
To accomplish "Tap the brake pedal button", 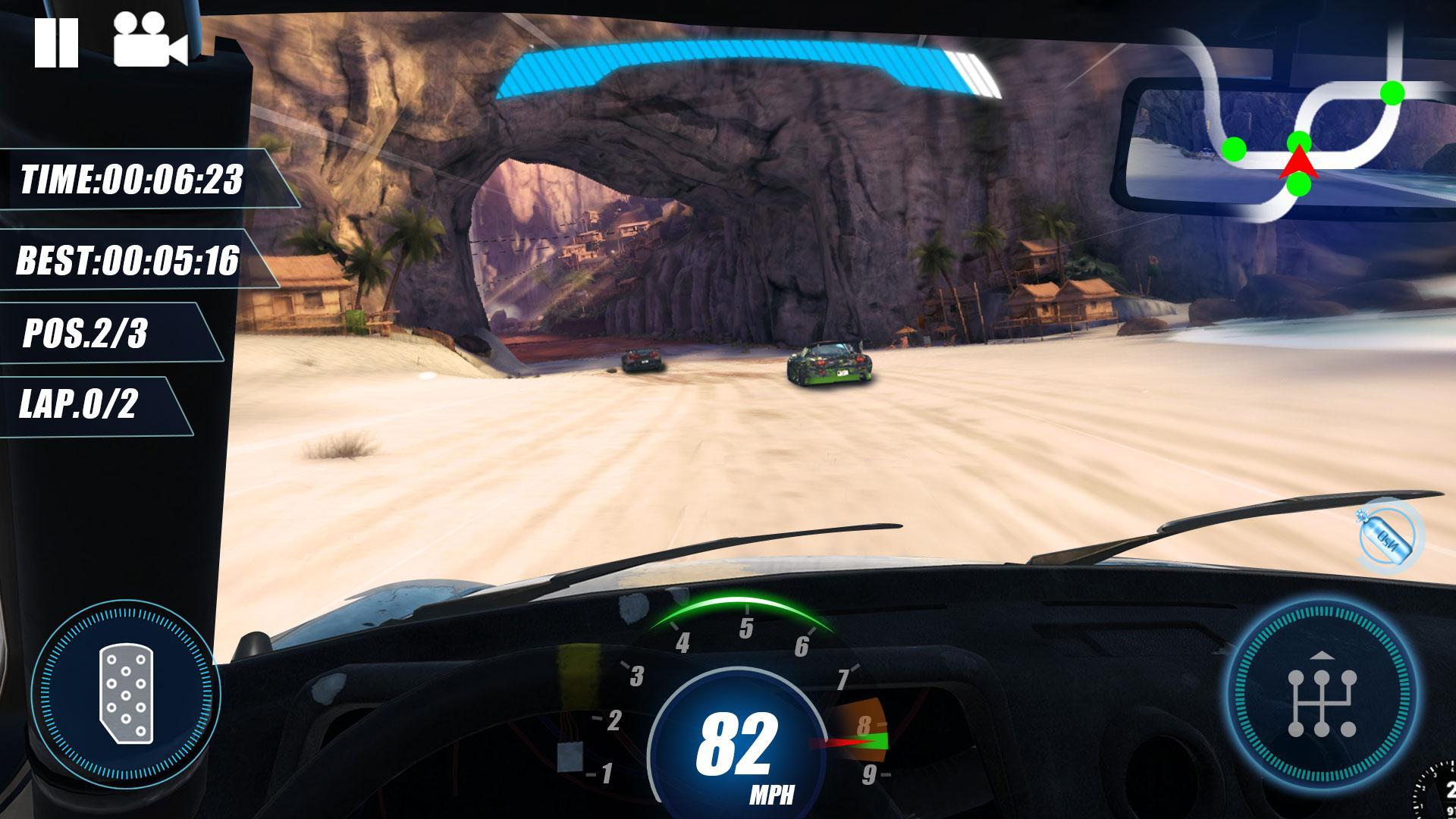I will [126, 695].
